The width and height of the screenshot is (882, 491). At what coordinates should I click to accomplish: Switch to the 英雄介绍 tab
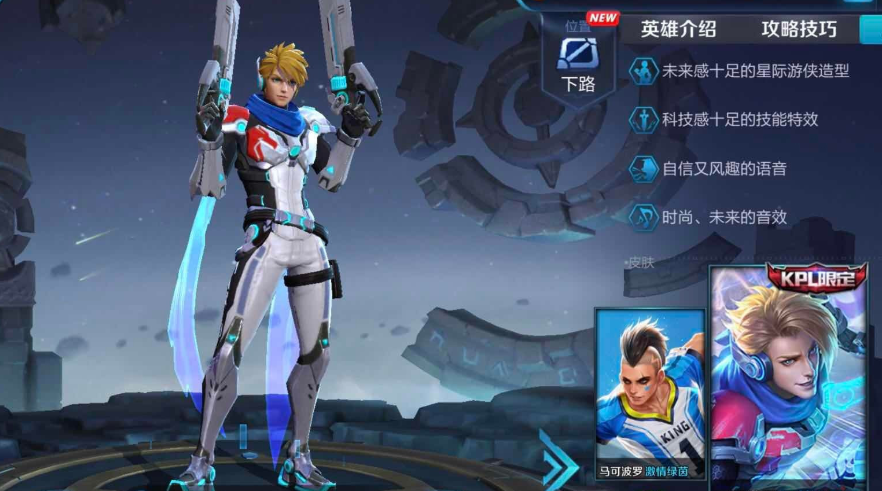[678, 28]
